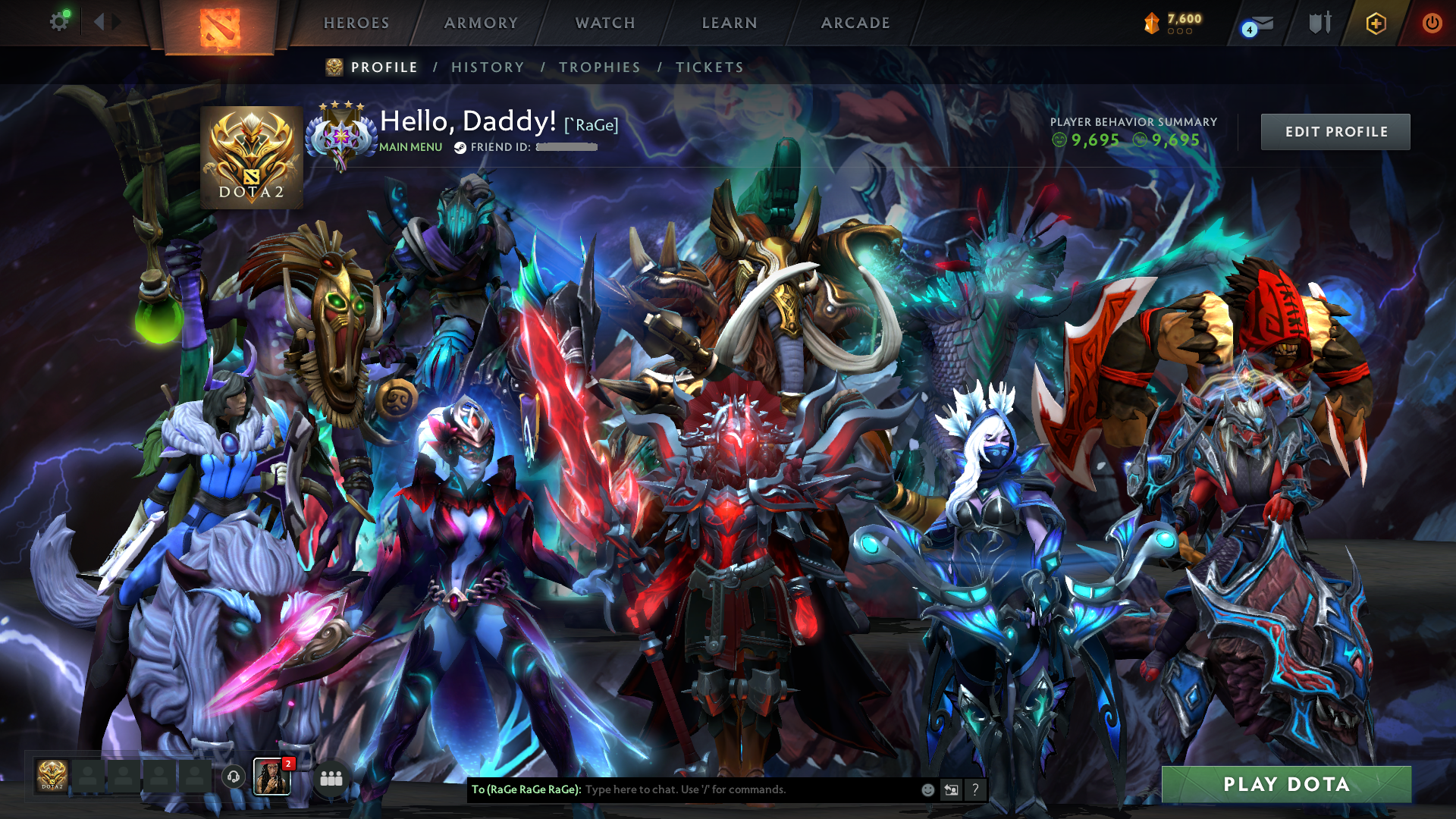Switch to the History tab
Screen dimensions: 1456x819
point(488,67)
